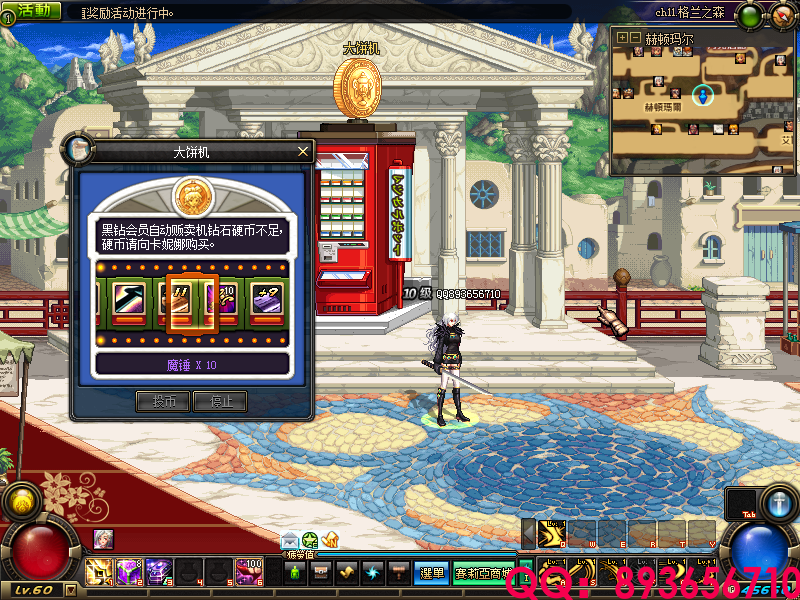800x600 pixels.
Task: Open the 選單 menu button
Action: pos(432,573)
